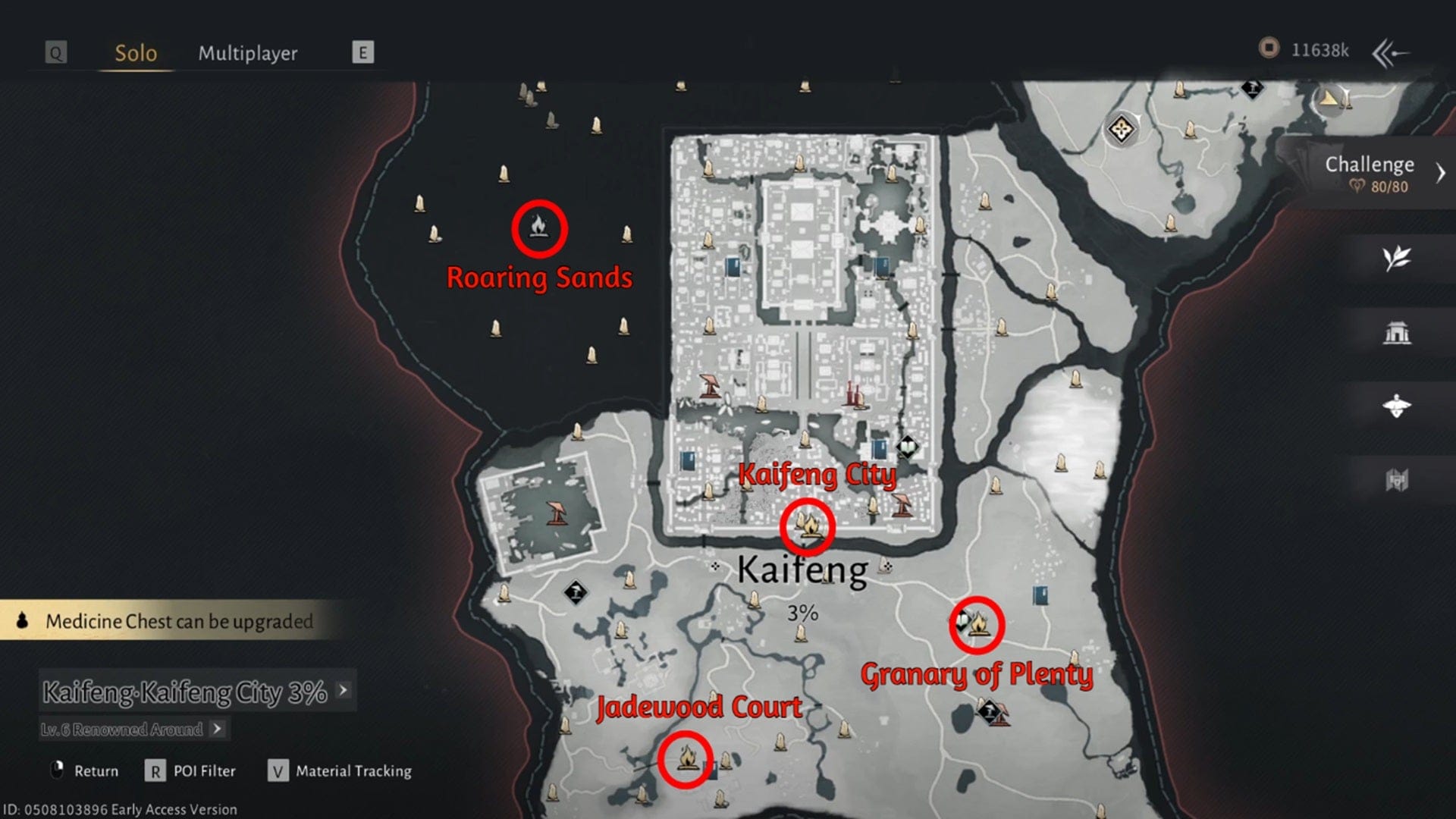Image resolution: width=1456 pixels, height=819 pixels.
Task: Select the temple icon on the right sidebar
Action: (1399, 330)
